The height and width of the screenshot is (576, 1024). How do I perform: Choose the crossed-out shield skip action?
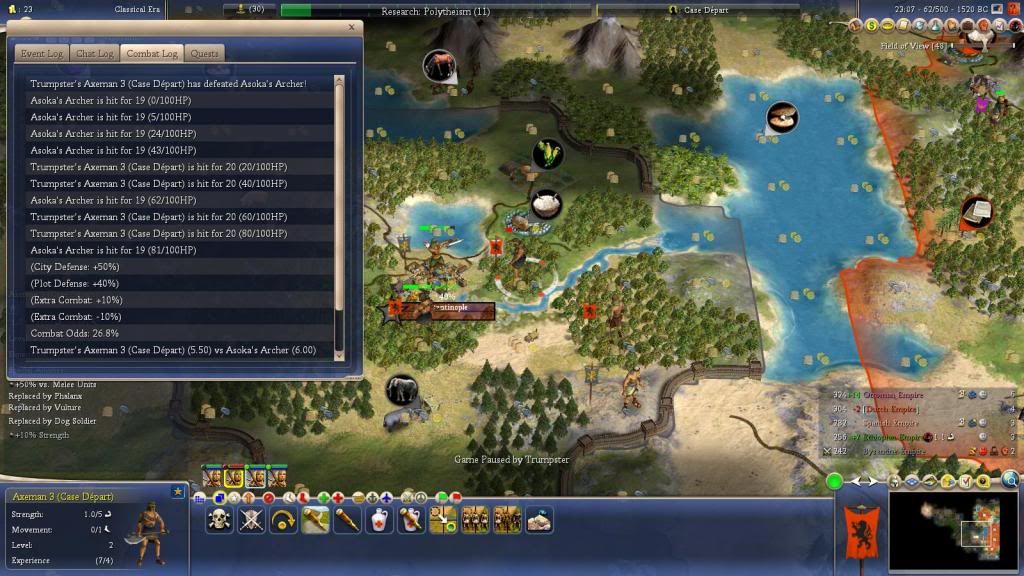252,520
